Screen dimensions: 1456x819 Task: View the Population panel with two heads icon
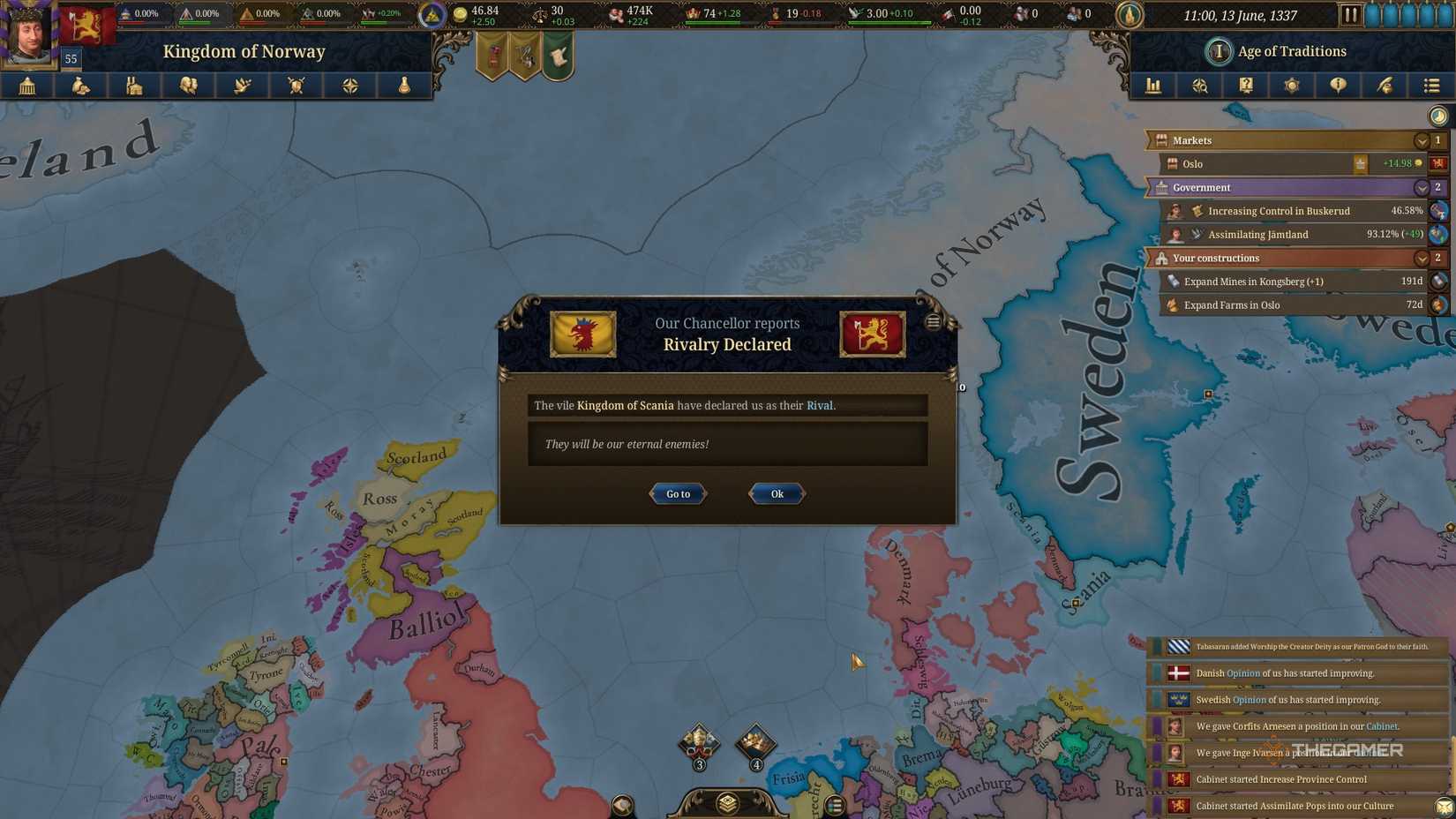(189, 86)
